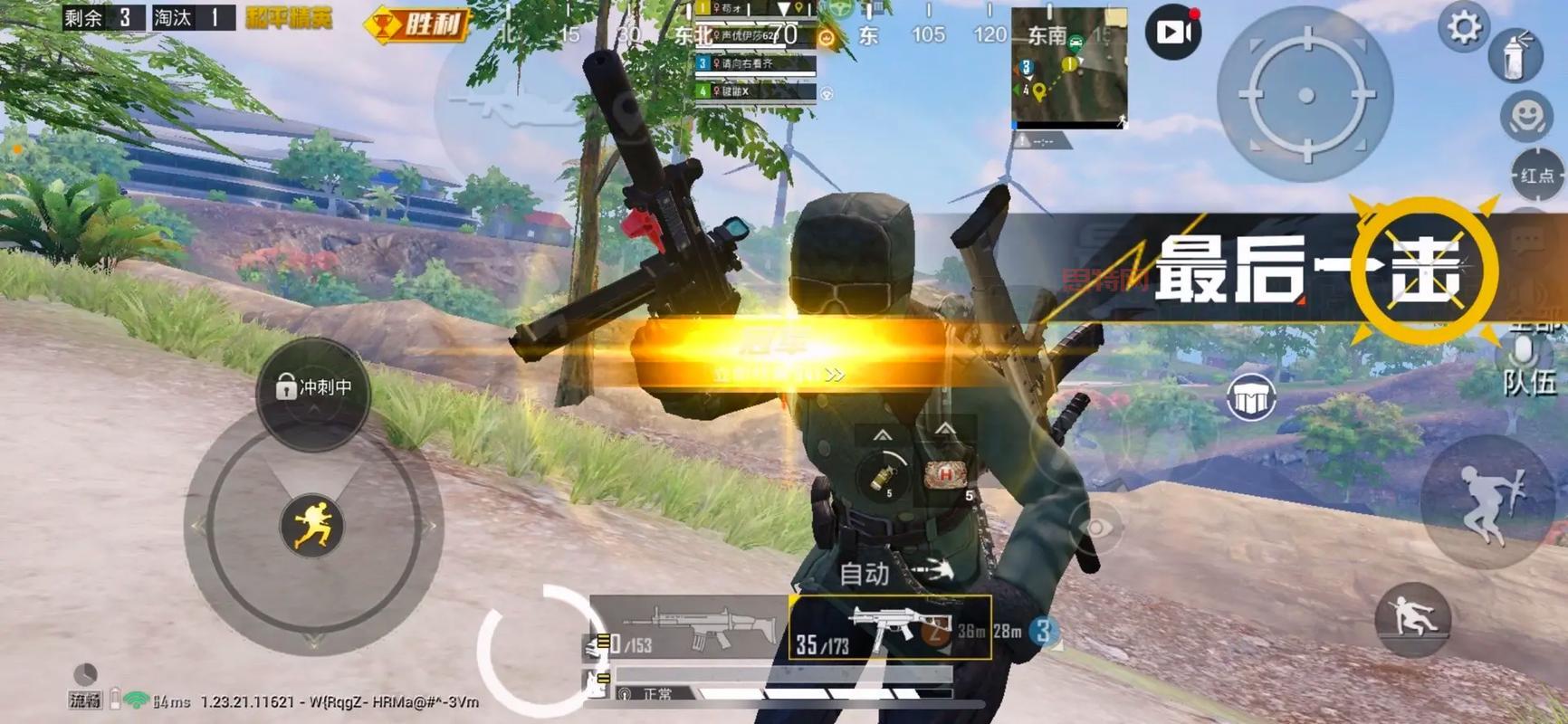Activate the eye free-look button
This screenshot has width=1568, height=724.
pyautogui.click(x=1095, y=528)
